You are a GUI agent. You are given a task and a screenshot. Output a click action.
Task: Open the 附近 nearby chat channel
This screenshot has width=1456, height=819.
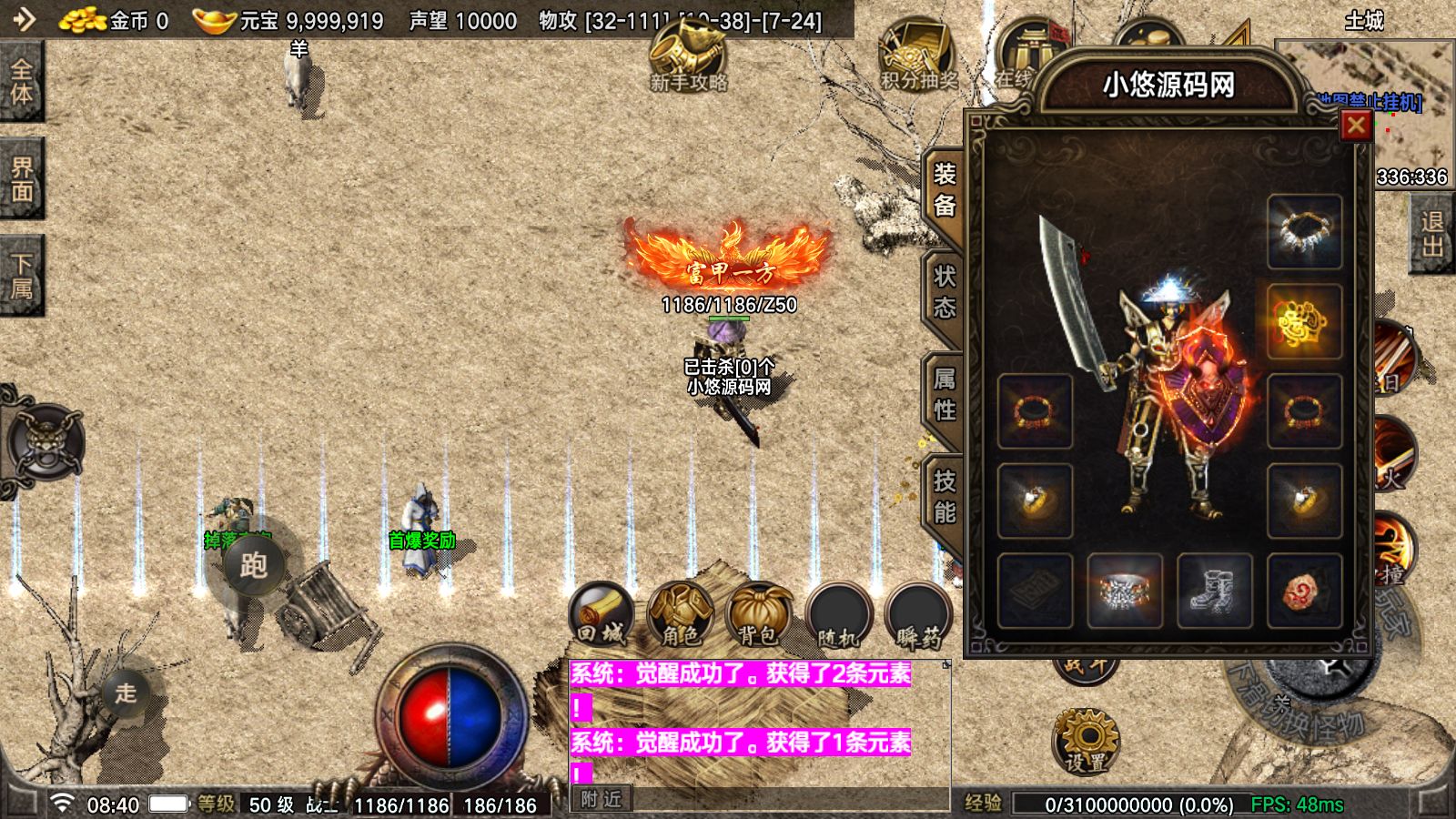coord(602,799)
